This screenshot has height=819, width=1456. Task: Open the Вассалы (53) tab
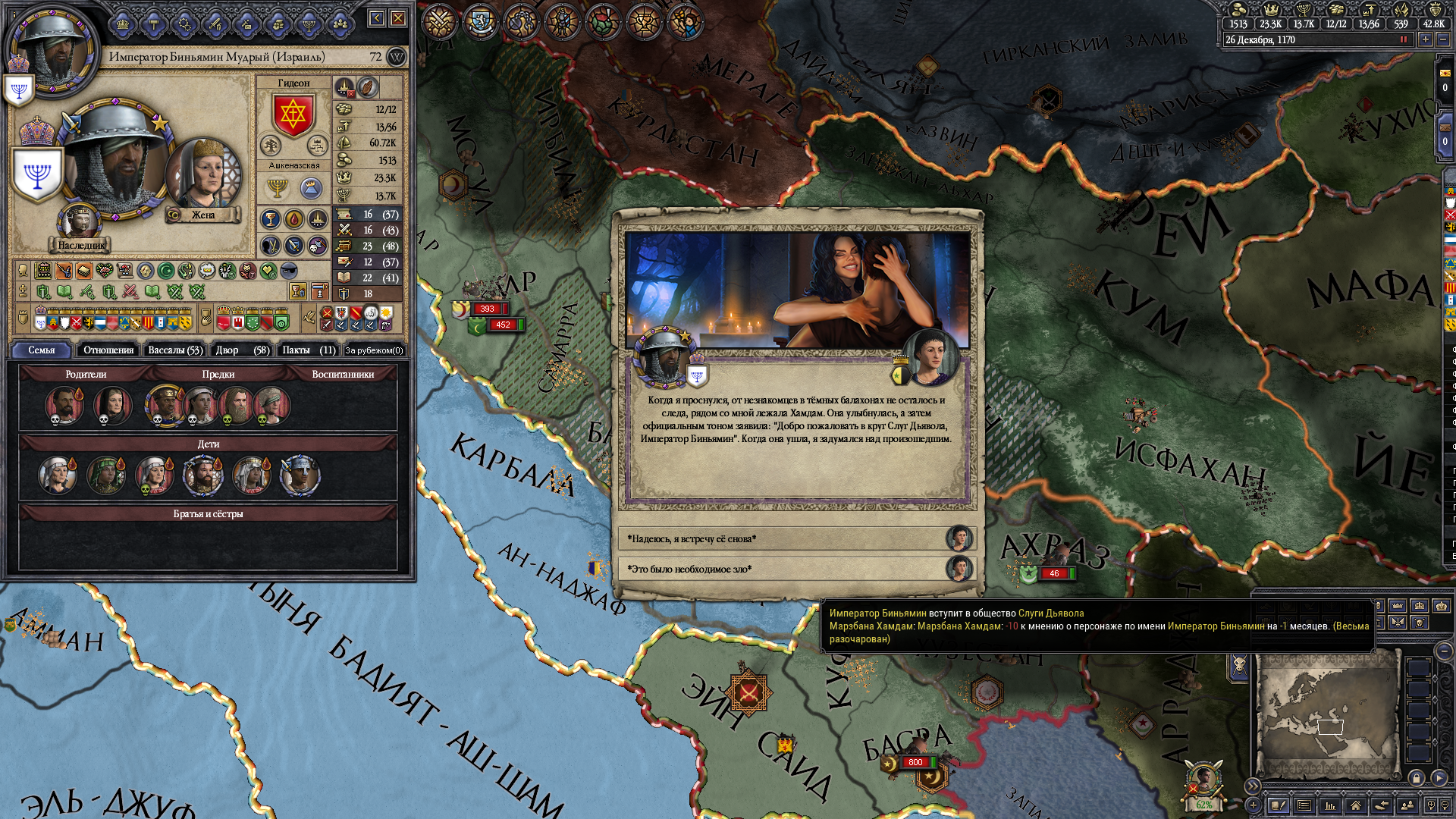175,350
